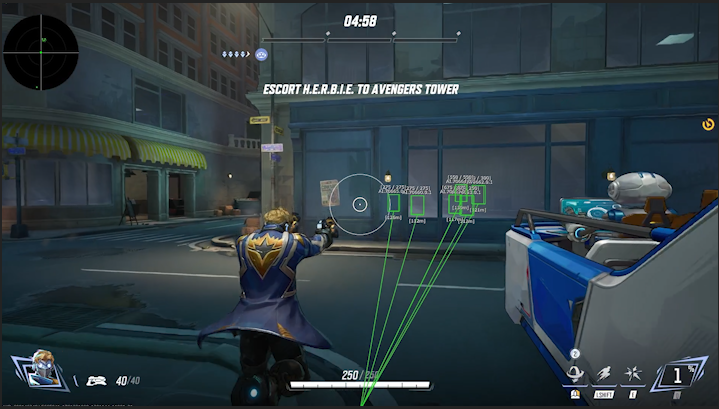This screenshot has height=409, width=719.
Task: Click the escort objective tracker text
Action: pos(360,89)
